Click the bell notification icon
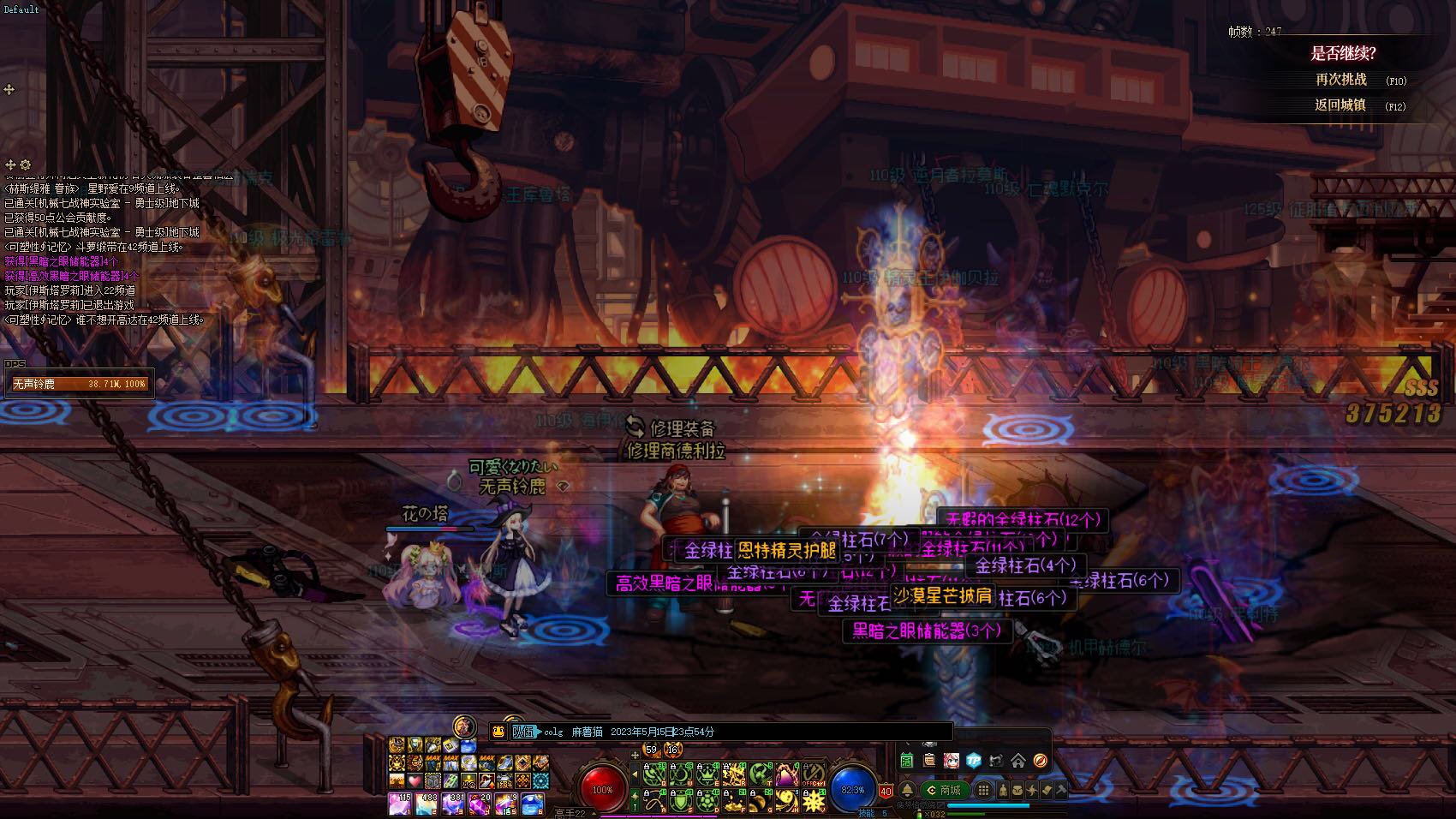Screen dimensions: 1456x819 907,790
